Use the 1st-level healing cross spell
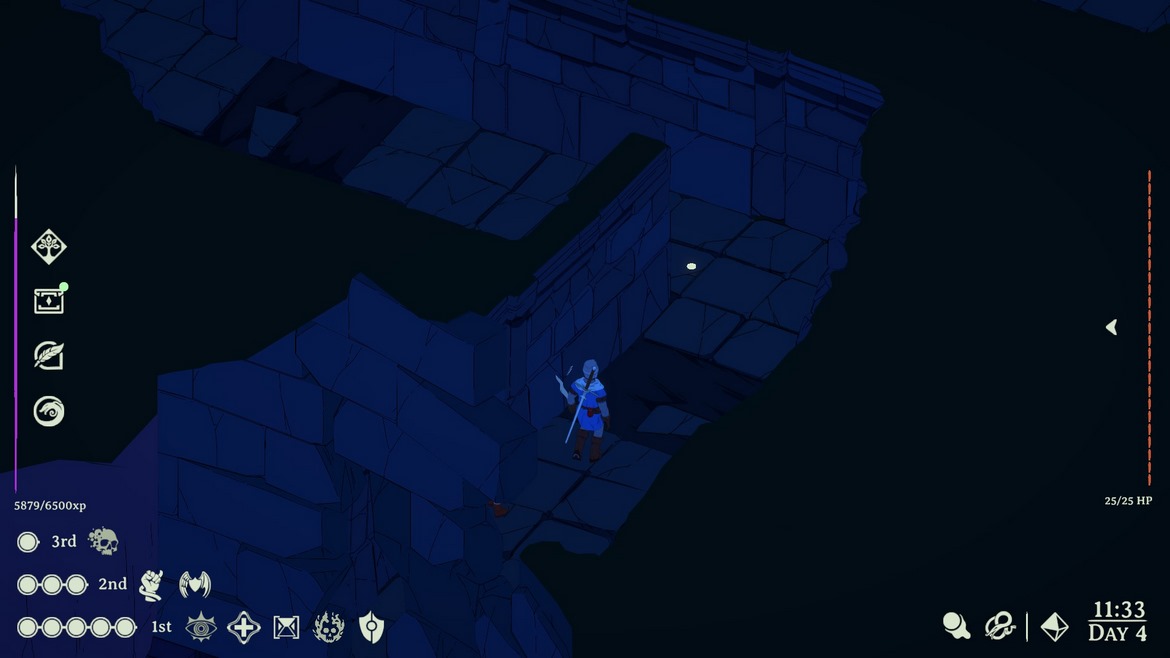This screenshot has width=1170, height=658. pos(244,627)
